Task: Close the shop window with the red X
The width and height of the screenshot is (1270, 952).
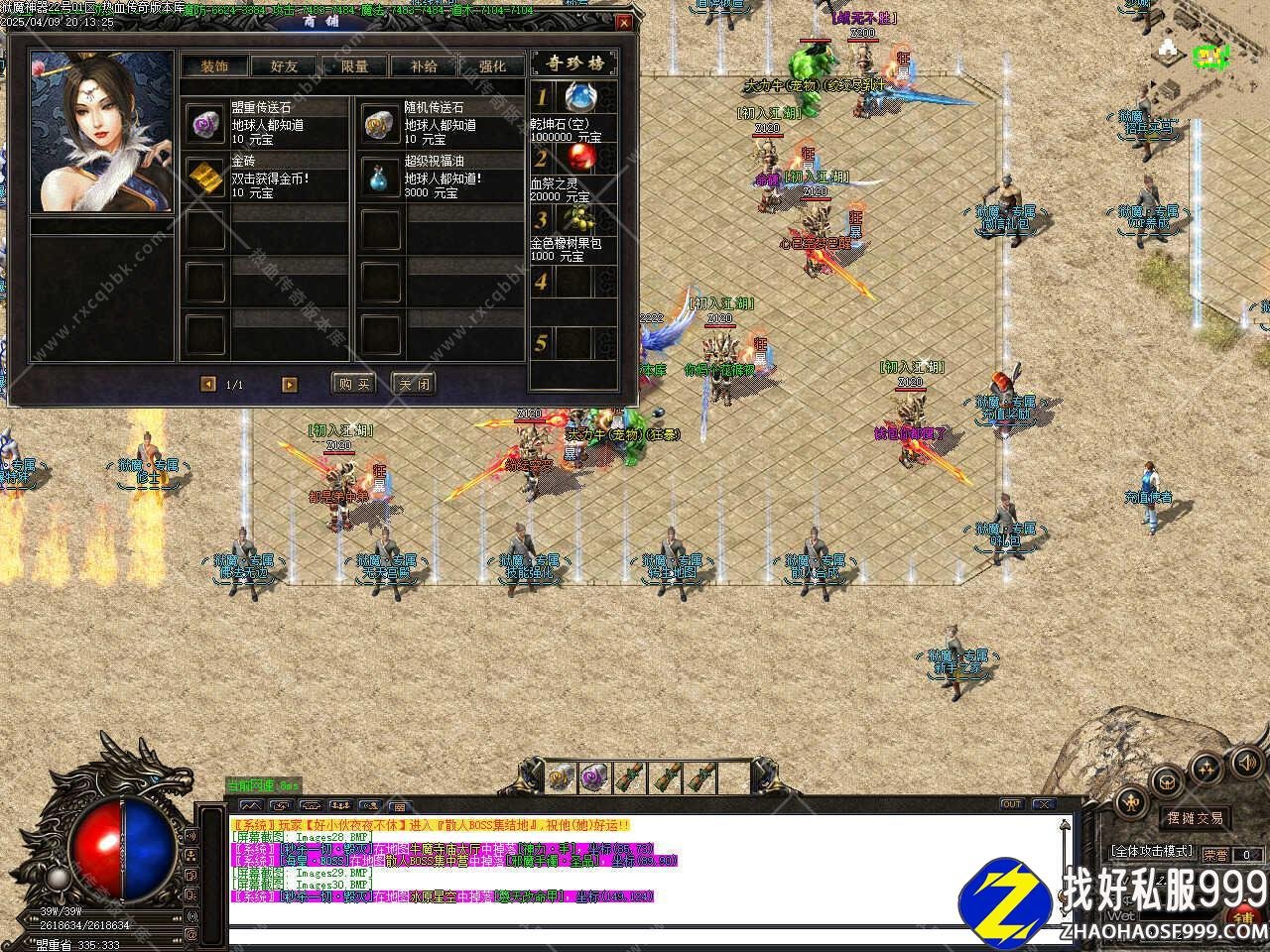Action: (x=624, y=22)
